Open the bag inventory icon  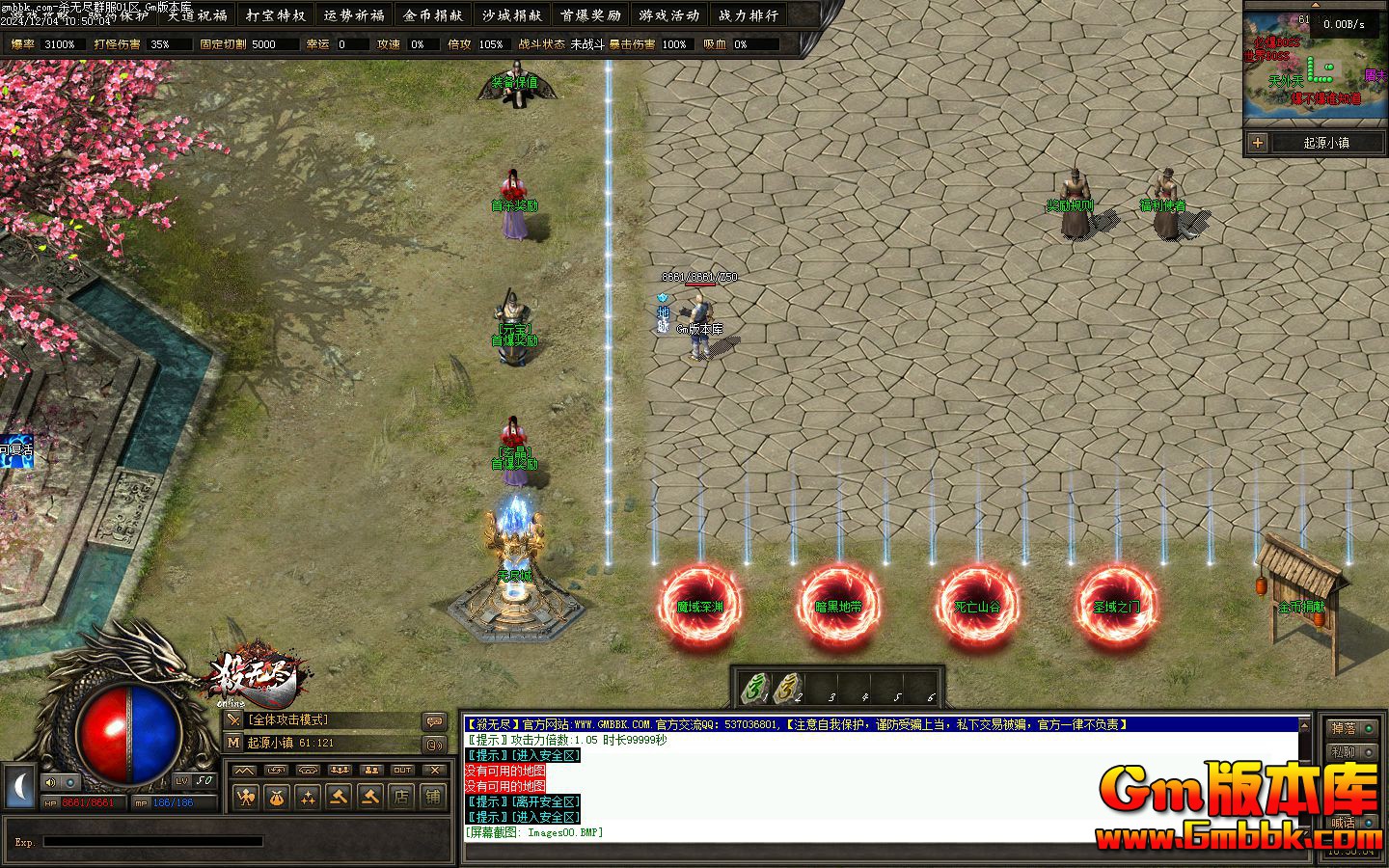(x=277, y=797)
